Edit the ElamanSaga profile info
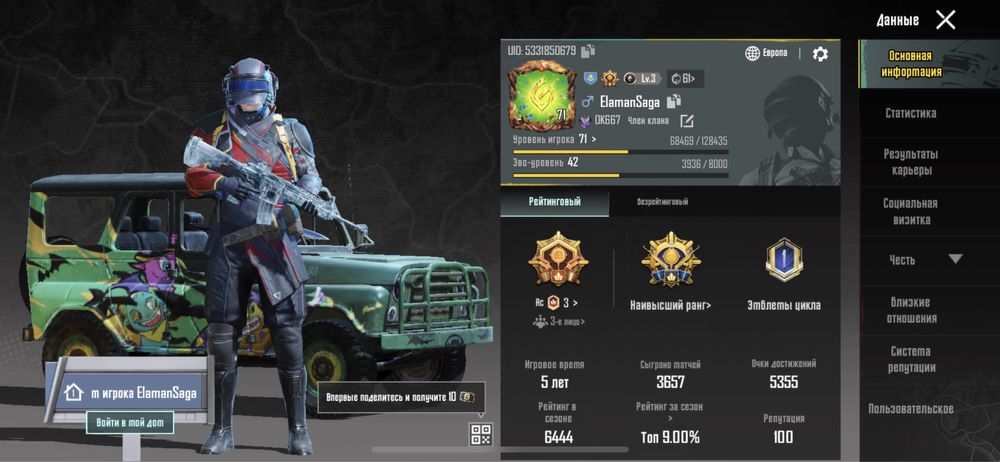 tap(687, 121)
